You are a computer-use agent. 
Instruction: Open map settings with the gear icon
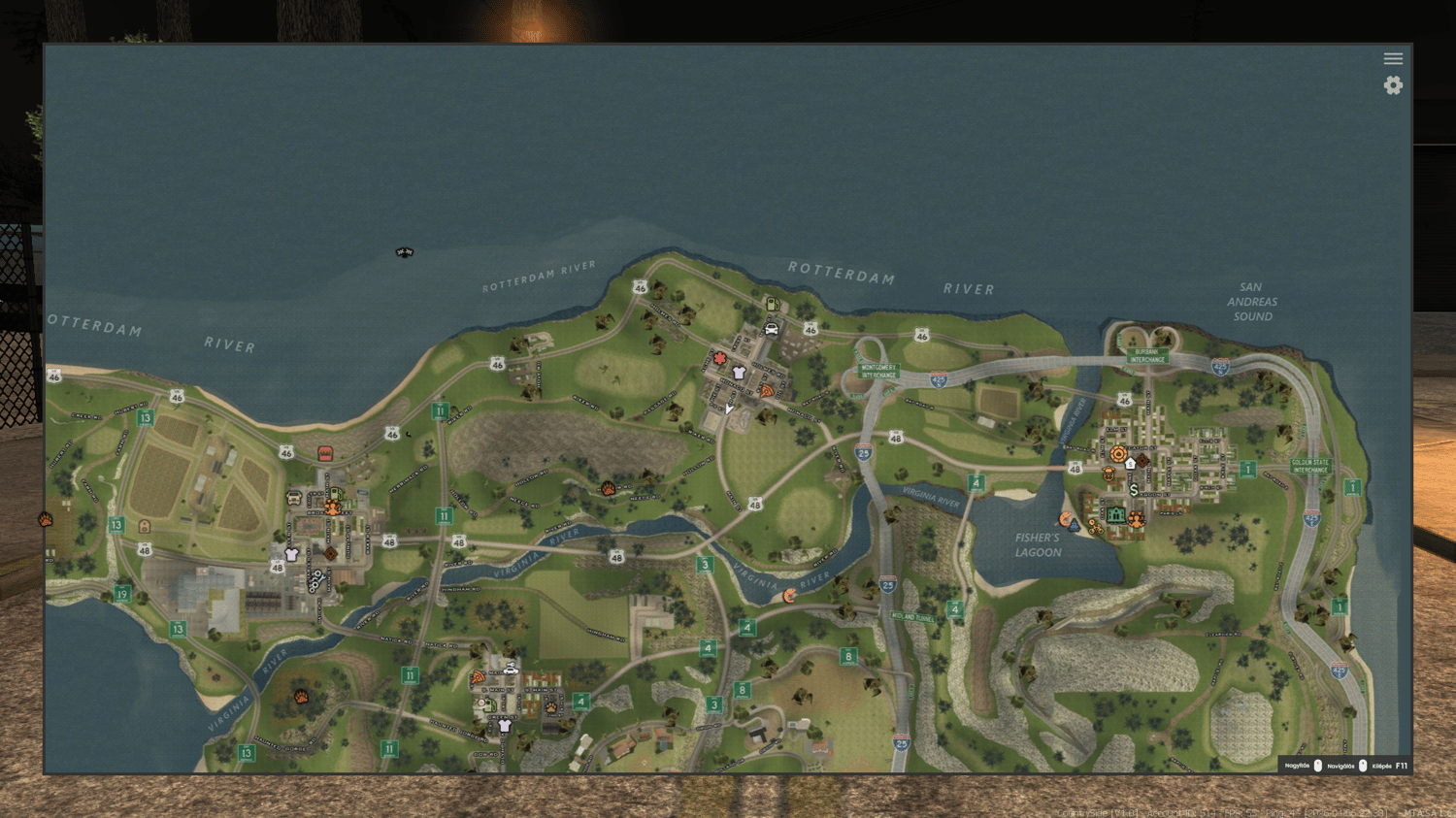pyautogui.click(x=1393, y=85)
